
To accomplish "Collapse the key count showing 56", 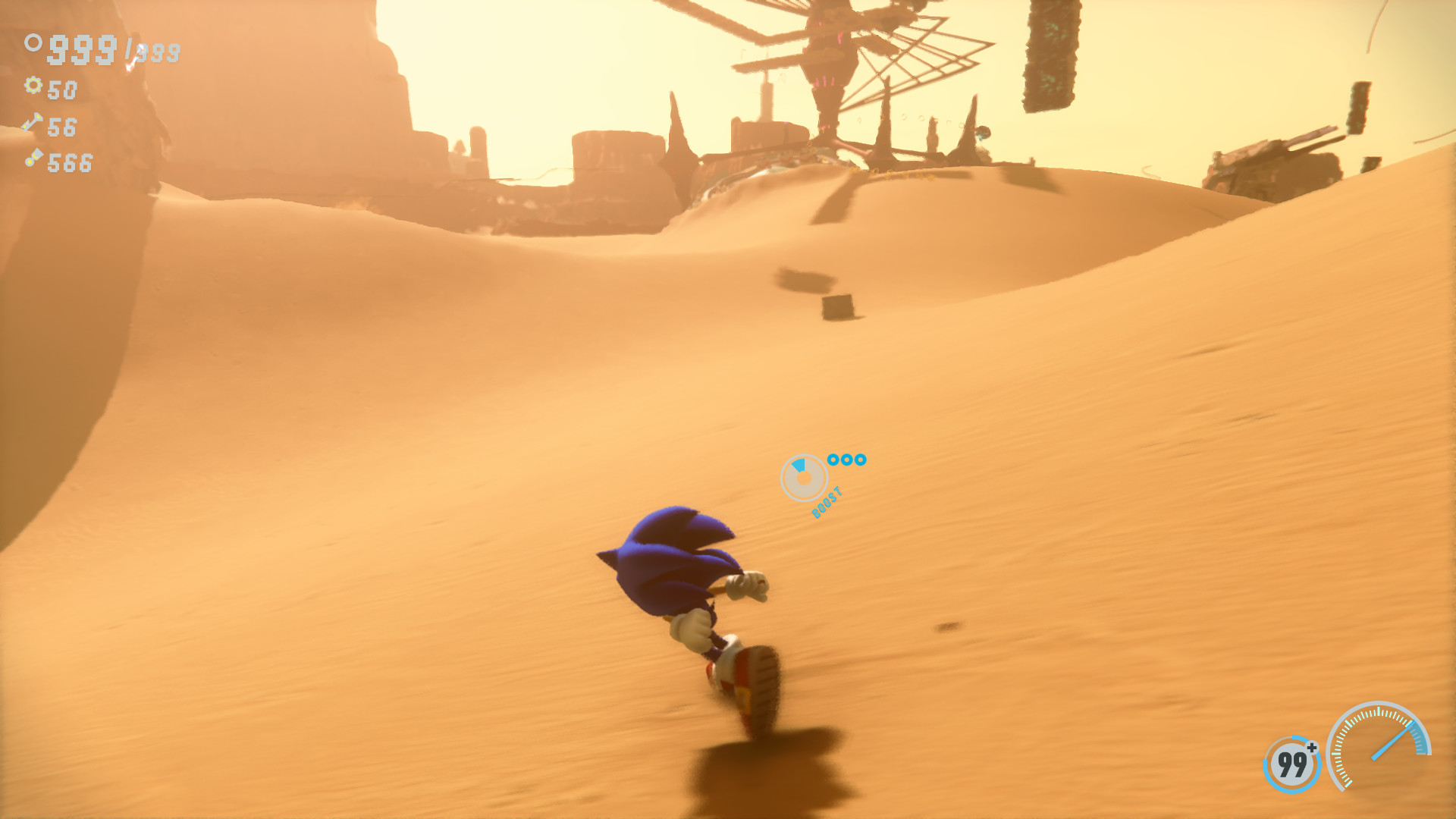I will pos(62,127).
